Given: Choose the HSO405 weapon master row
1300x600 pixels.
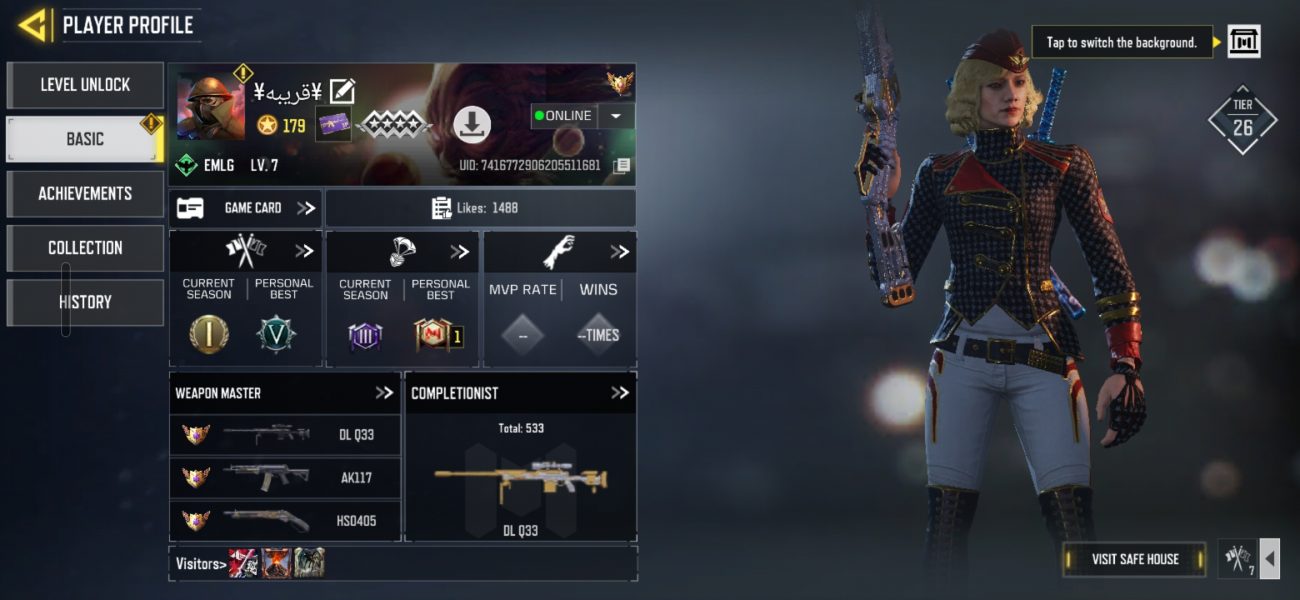Looking at the screenshot, I should tap(286, 520).
